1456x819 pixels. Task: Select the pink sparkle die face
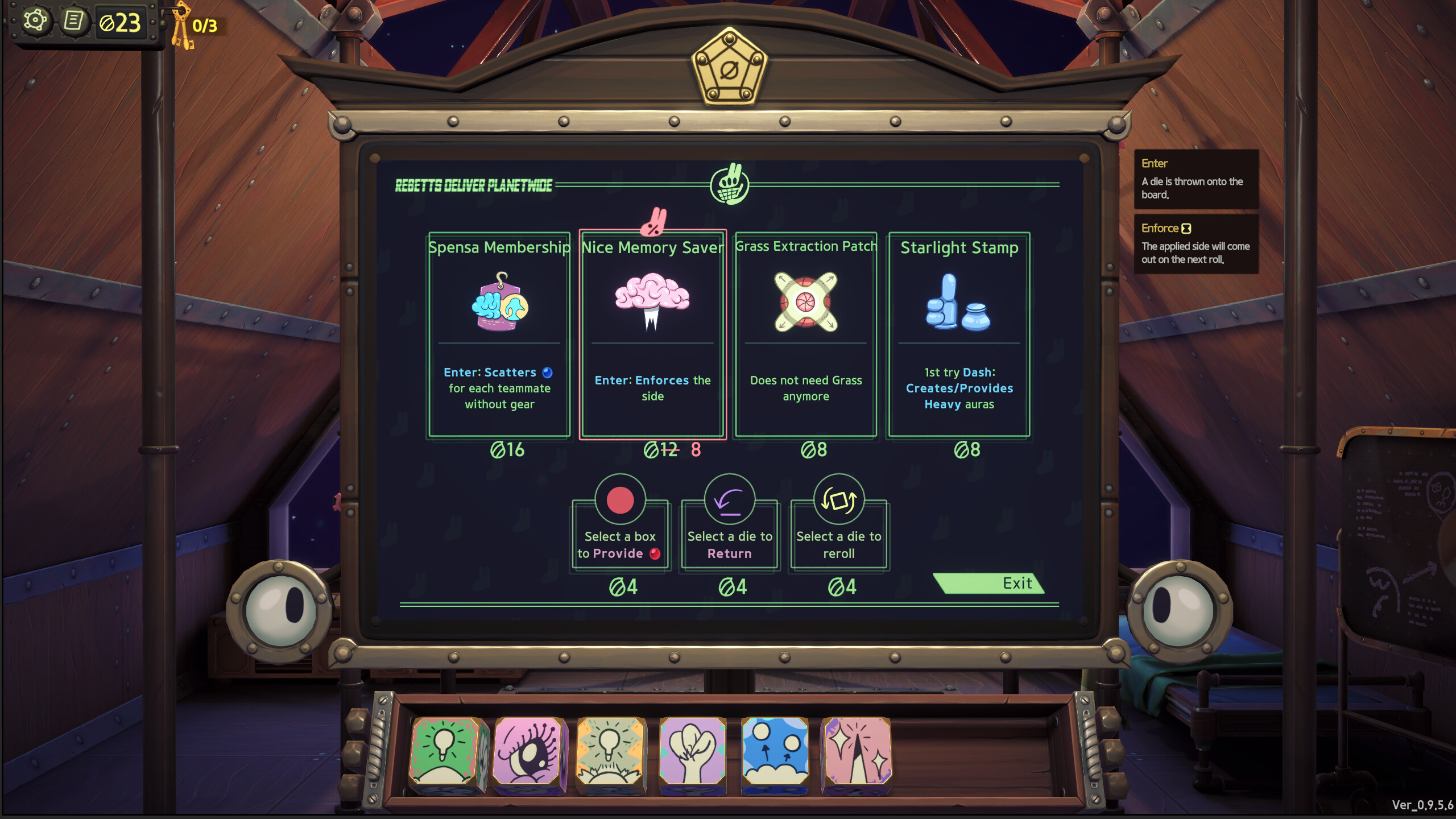(857, 751)
